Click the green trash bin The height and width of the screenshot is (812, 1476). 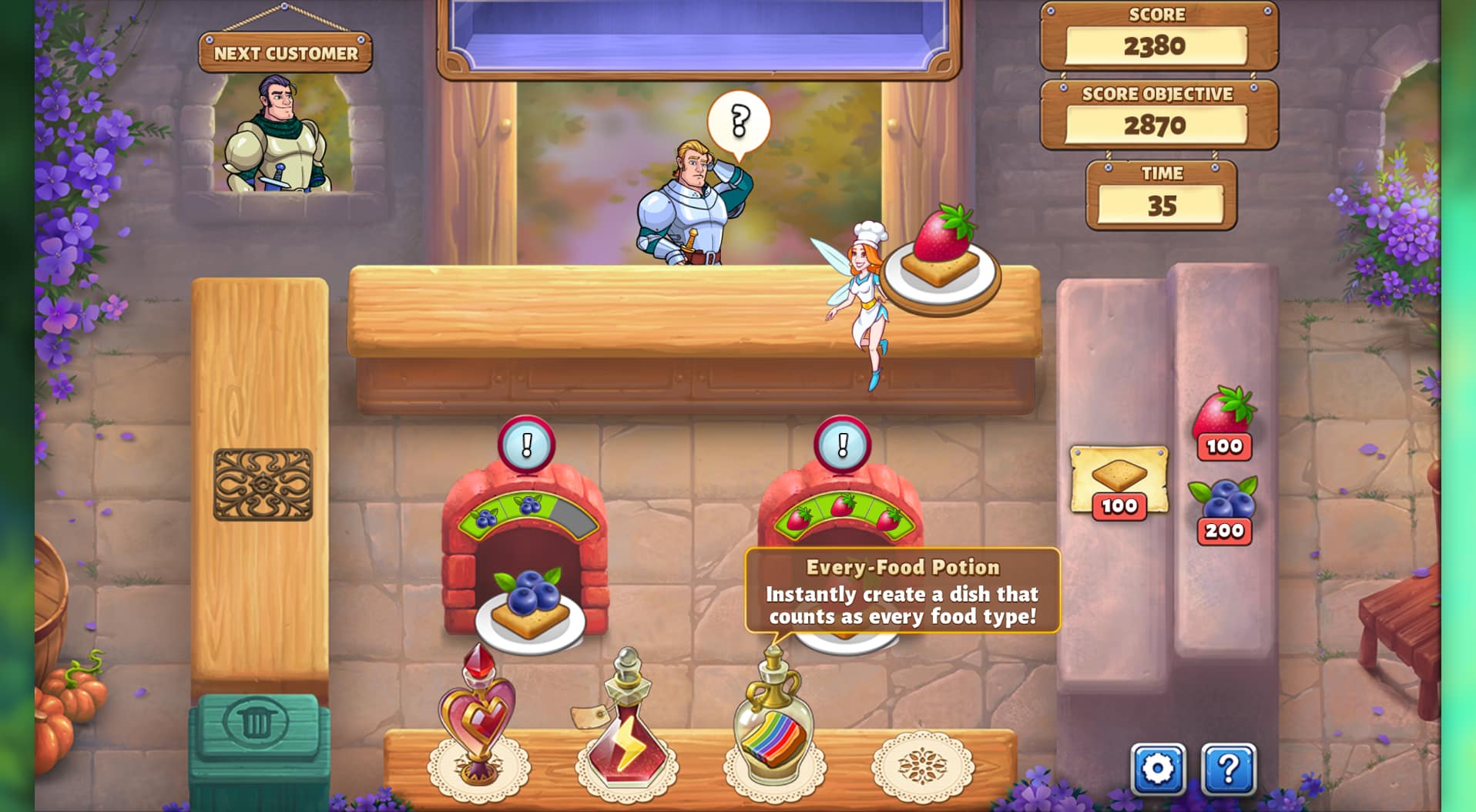click(257, 740)
